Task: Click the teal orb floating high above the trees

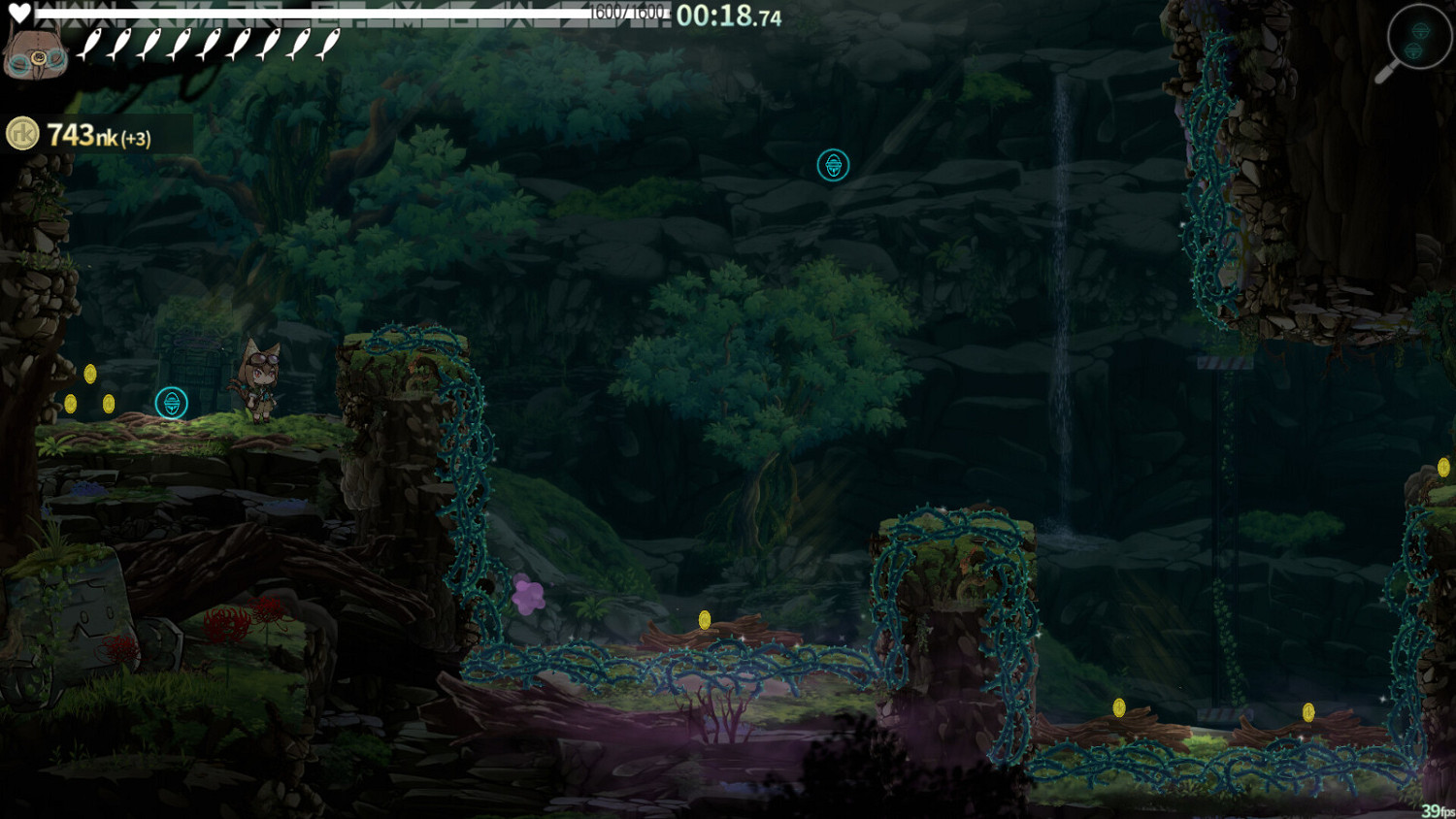Action: click(833, 165)
